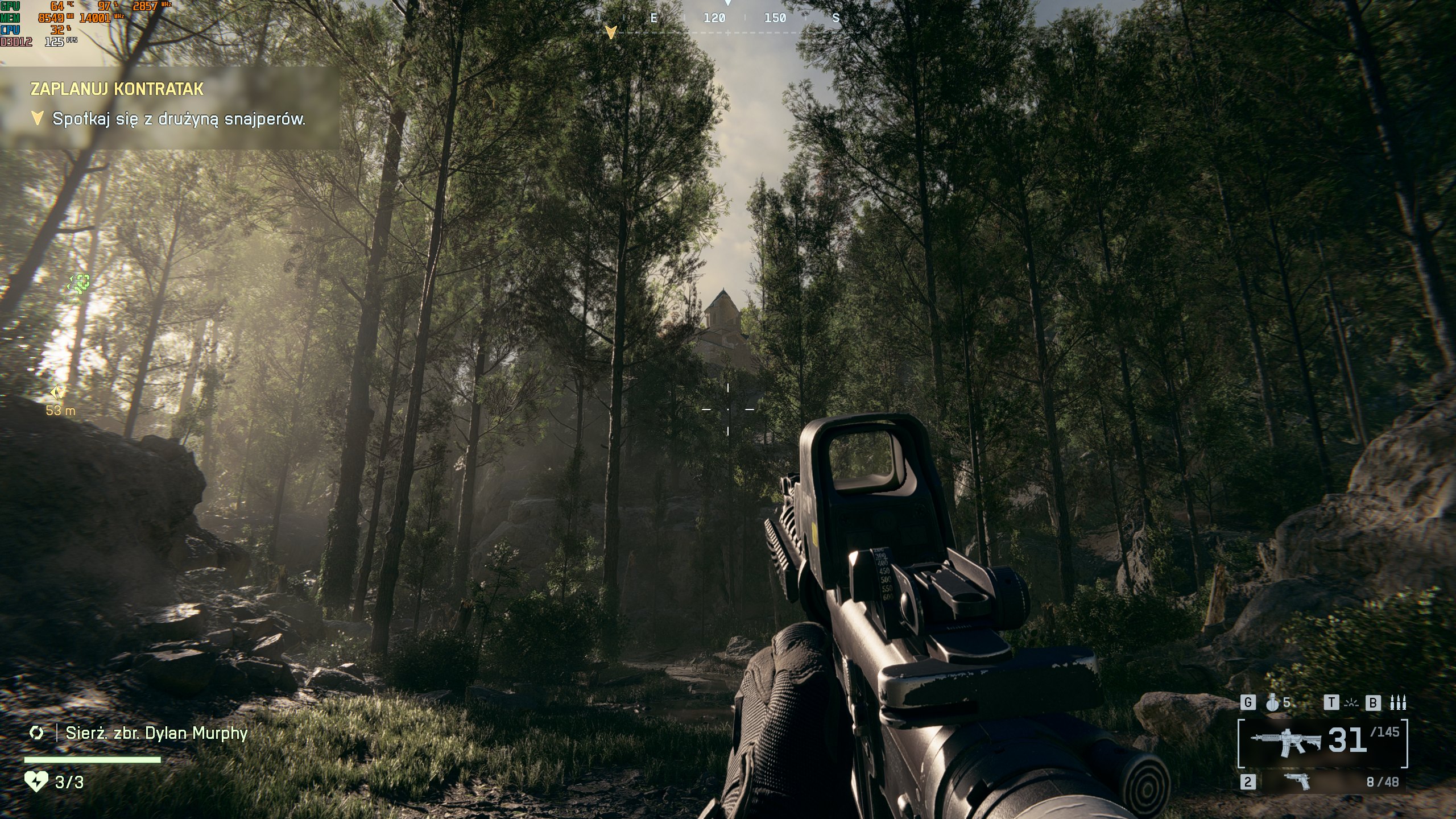Select the yellow 53 m objective waypoint
The height and width of the screenshot is (819, 1456).
58,392
